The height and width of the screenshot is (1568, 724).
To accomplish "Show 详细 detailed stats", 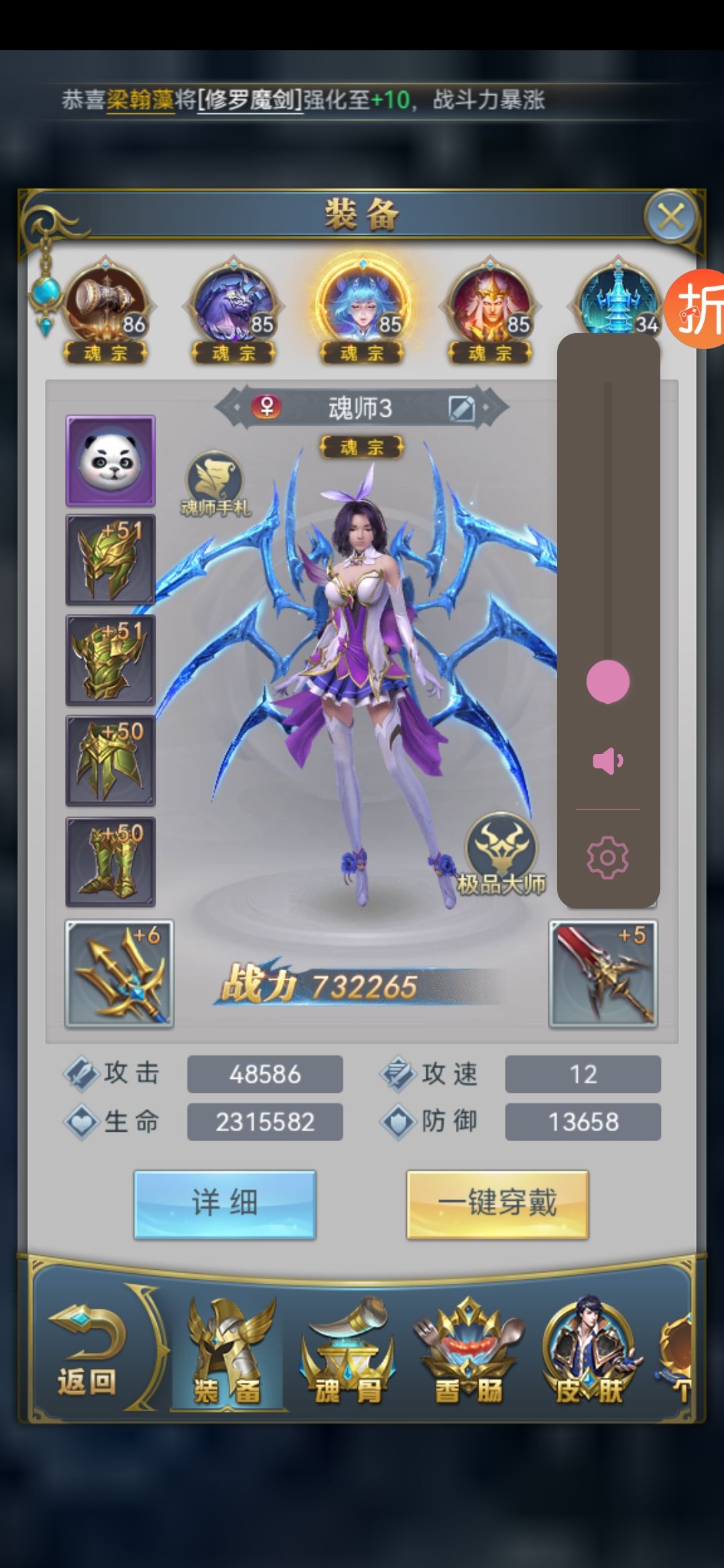I will coord(225,1204).
